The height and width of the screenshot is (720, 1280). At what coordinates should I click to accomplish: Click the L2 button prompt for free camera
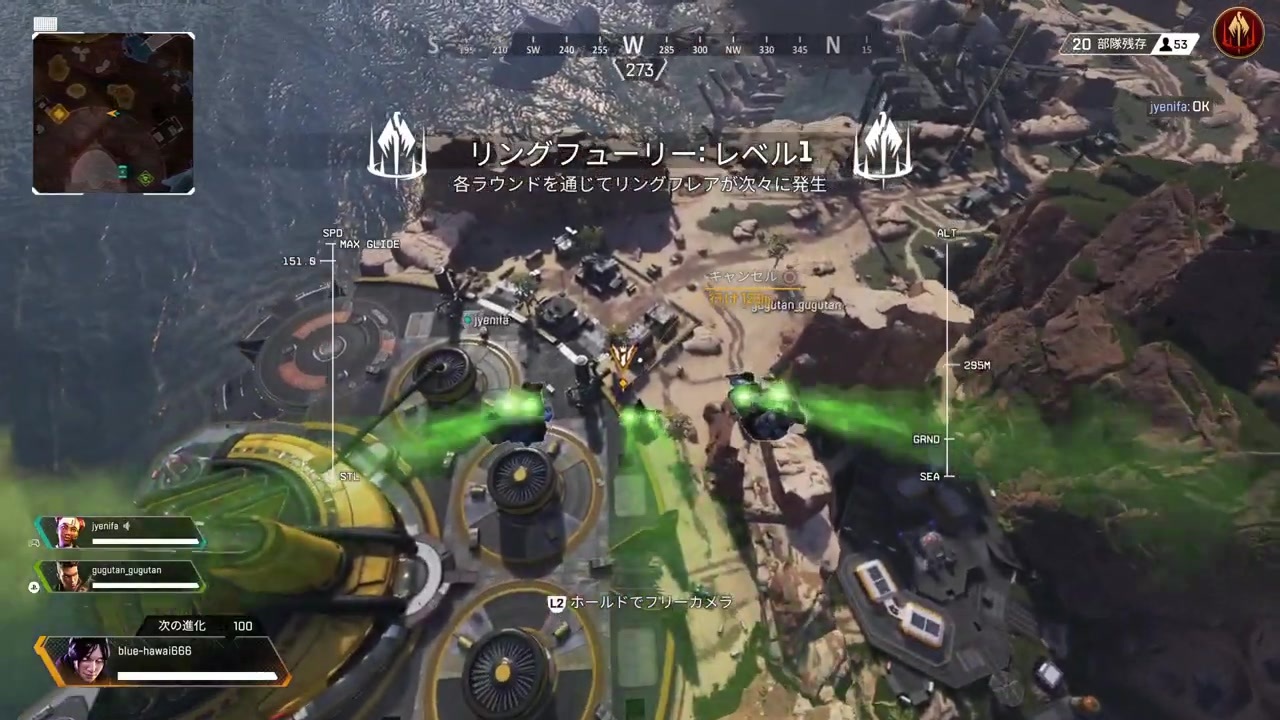[556, 602]
